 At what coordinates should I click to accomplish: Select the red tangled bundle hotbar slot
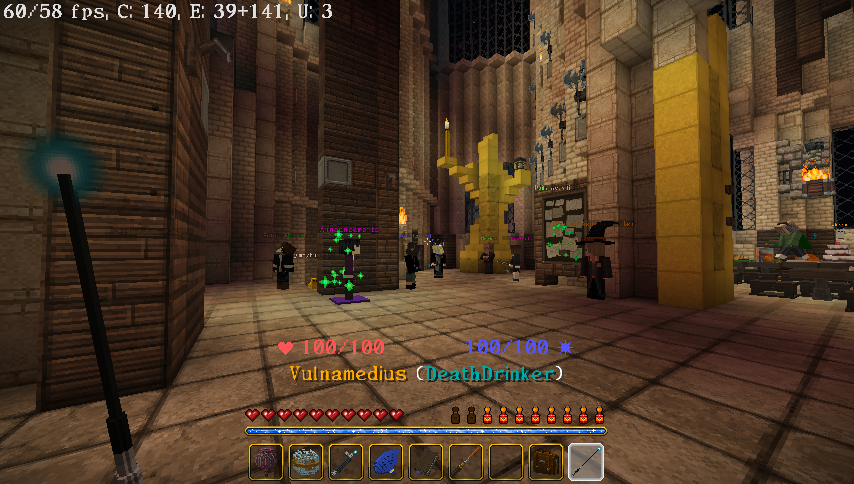coord(266,462)
